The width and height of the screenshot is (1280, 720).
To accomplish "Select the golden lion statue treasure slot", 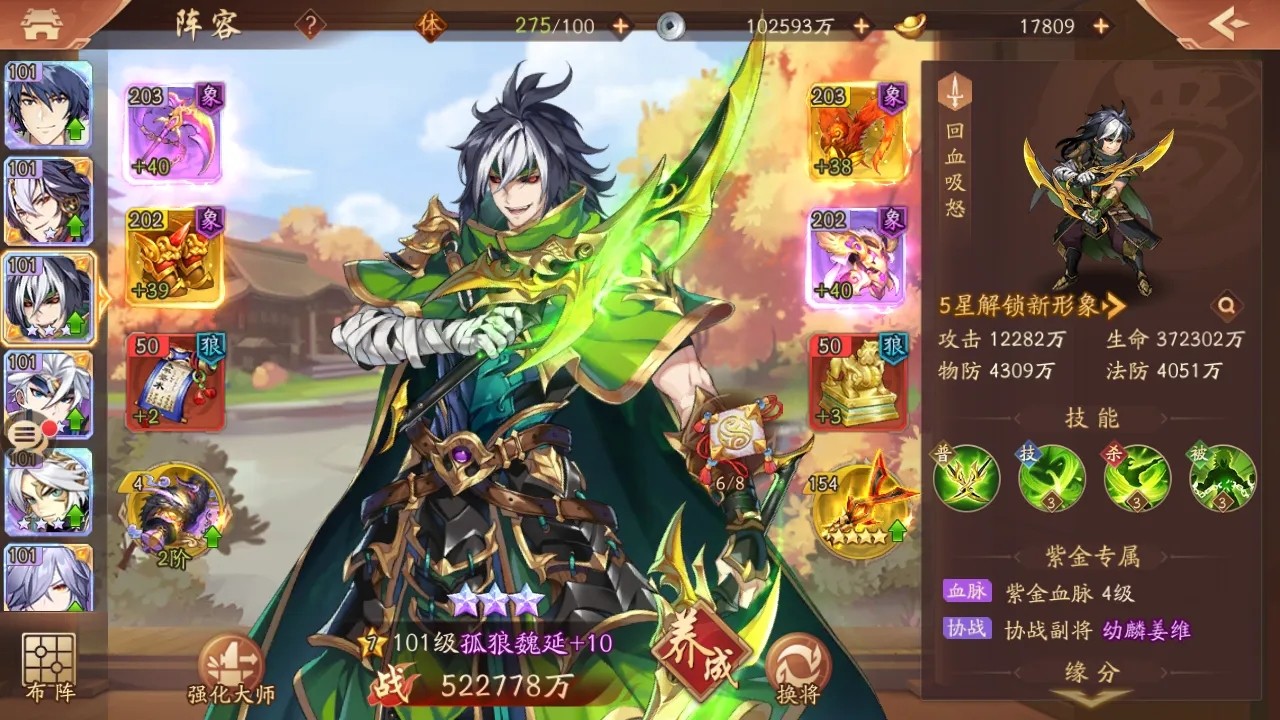I will click(x=858, y=381).
